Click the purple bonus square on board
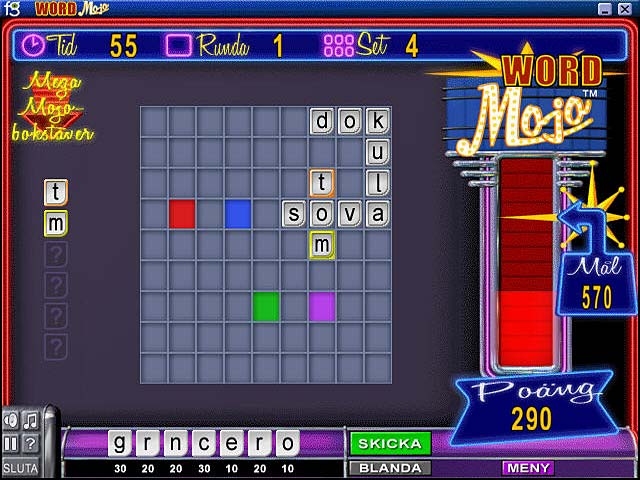The image size is (640, 480). point(322,306)
